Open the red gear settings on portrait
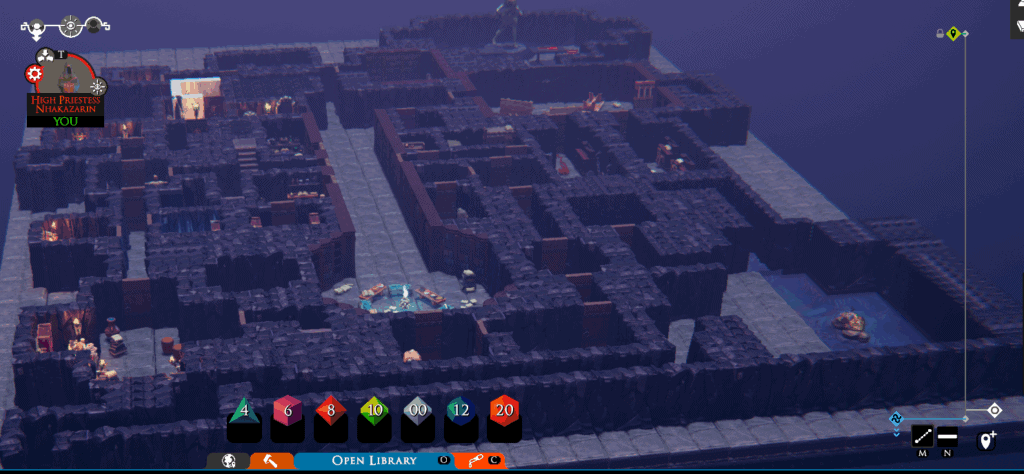The width and height of the screenshot is (1024, 474). pos(35,74)
